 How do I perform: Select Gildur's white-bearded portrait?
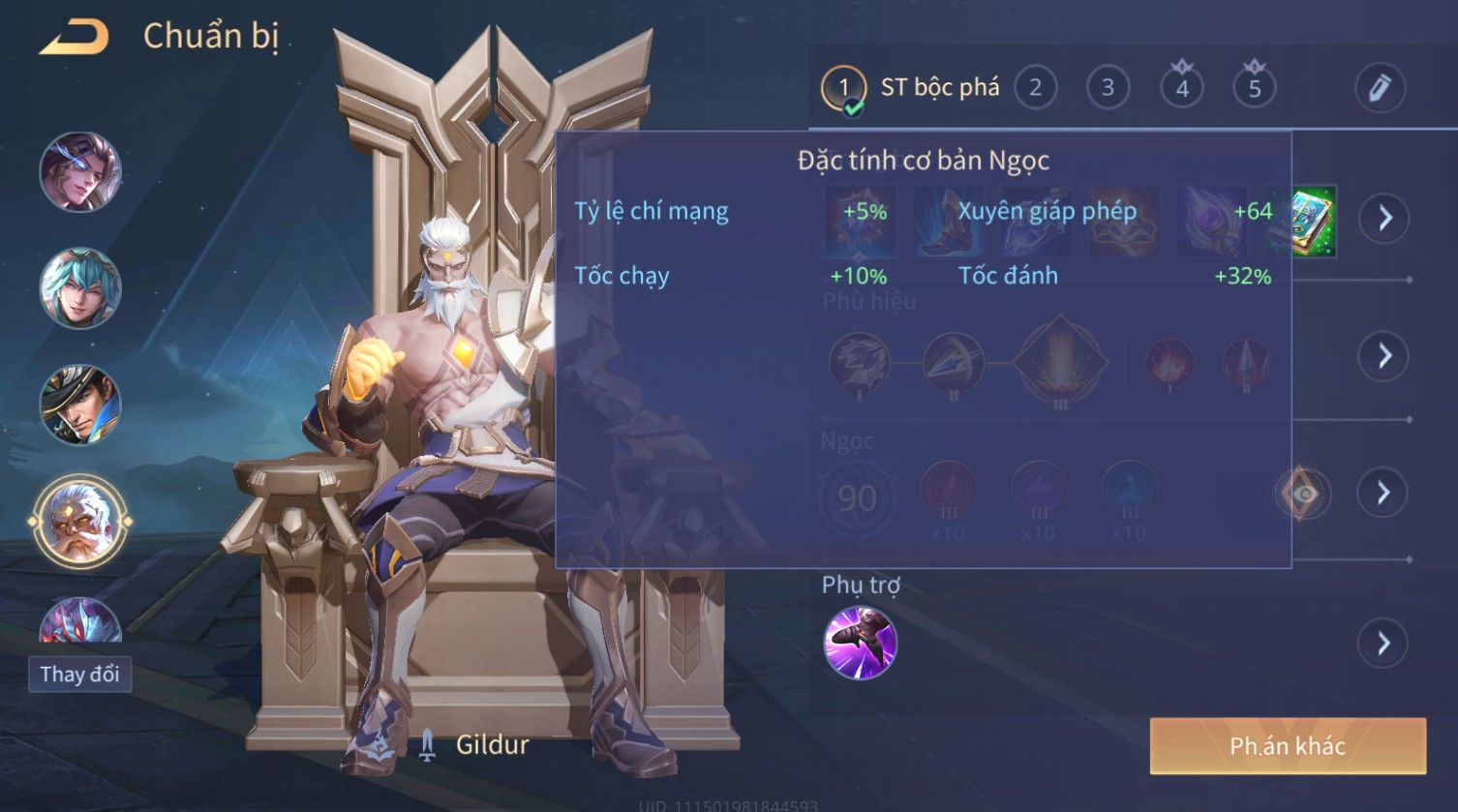click(80, 522)
